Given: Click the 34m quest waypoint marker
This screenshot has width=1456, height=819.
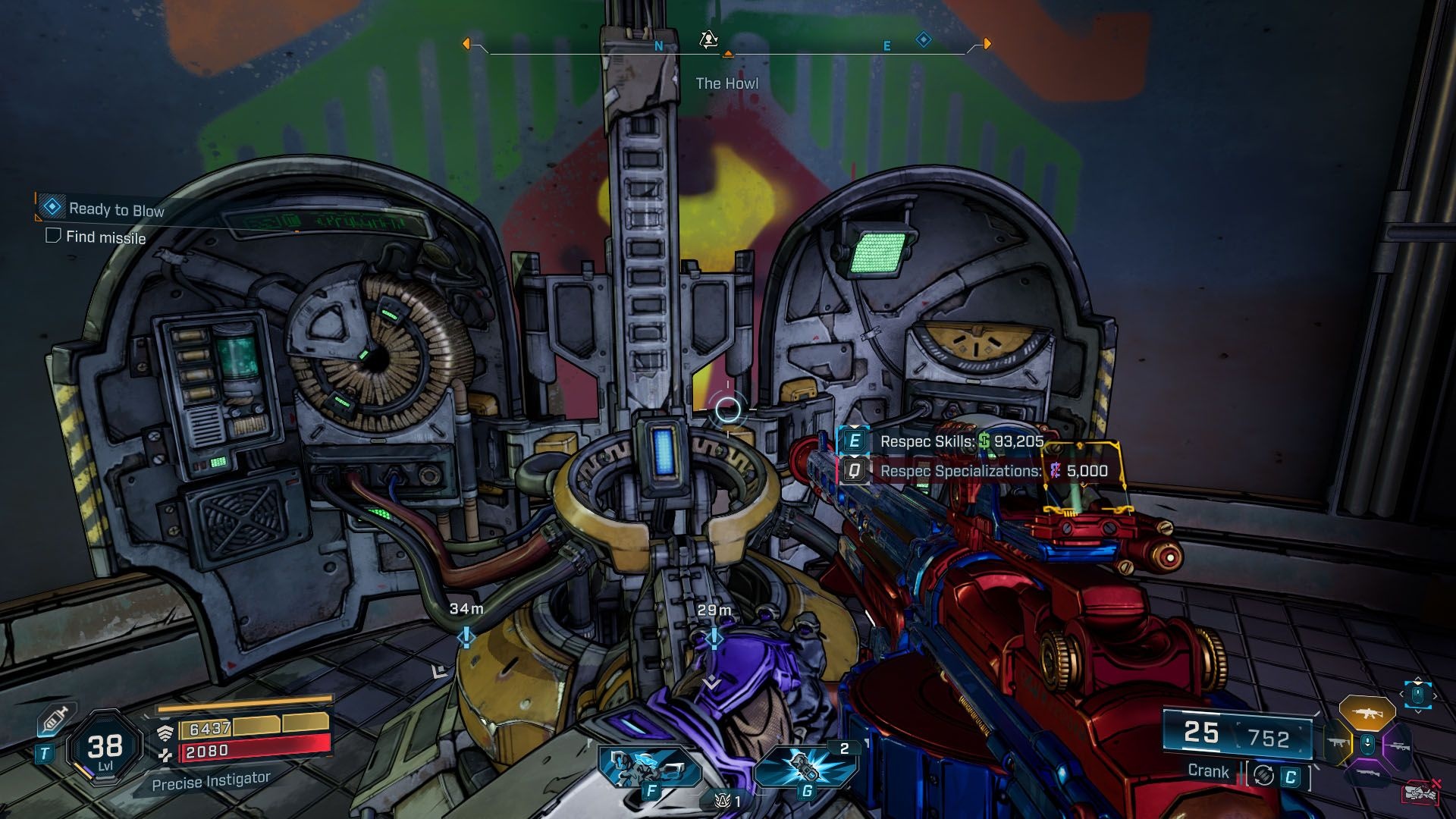Looking at the screenshot, I should (466, 637).
